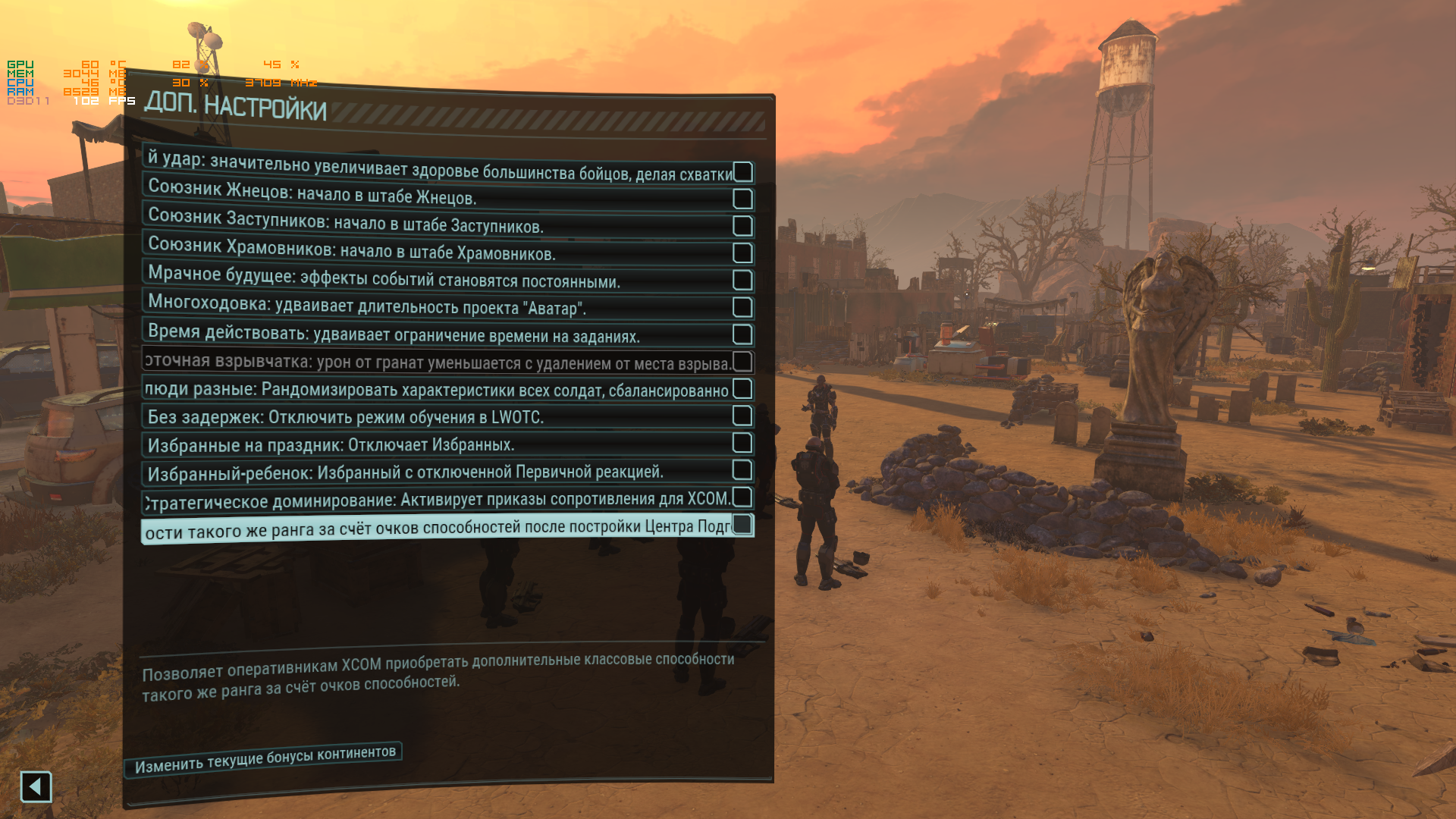Open Изменить текущие бонусы континентов
This screenshot has height=819, width=1456.
pos(265,759)
